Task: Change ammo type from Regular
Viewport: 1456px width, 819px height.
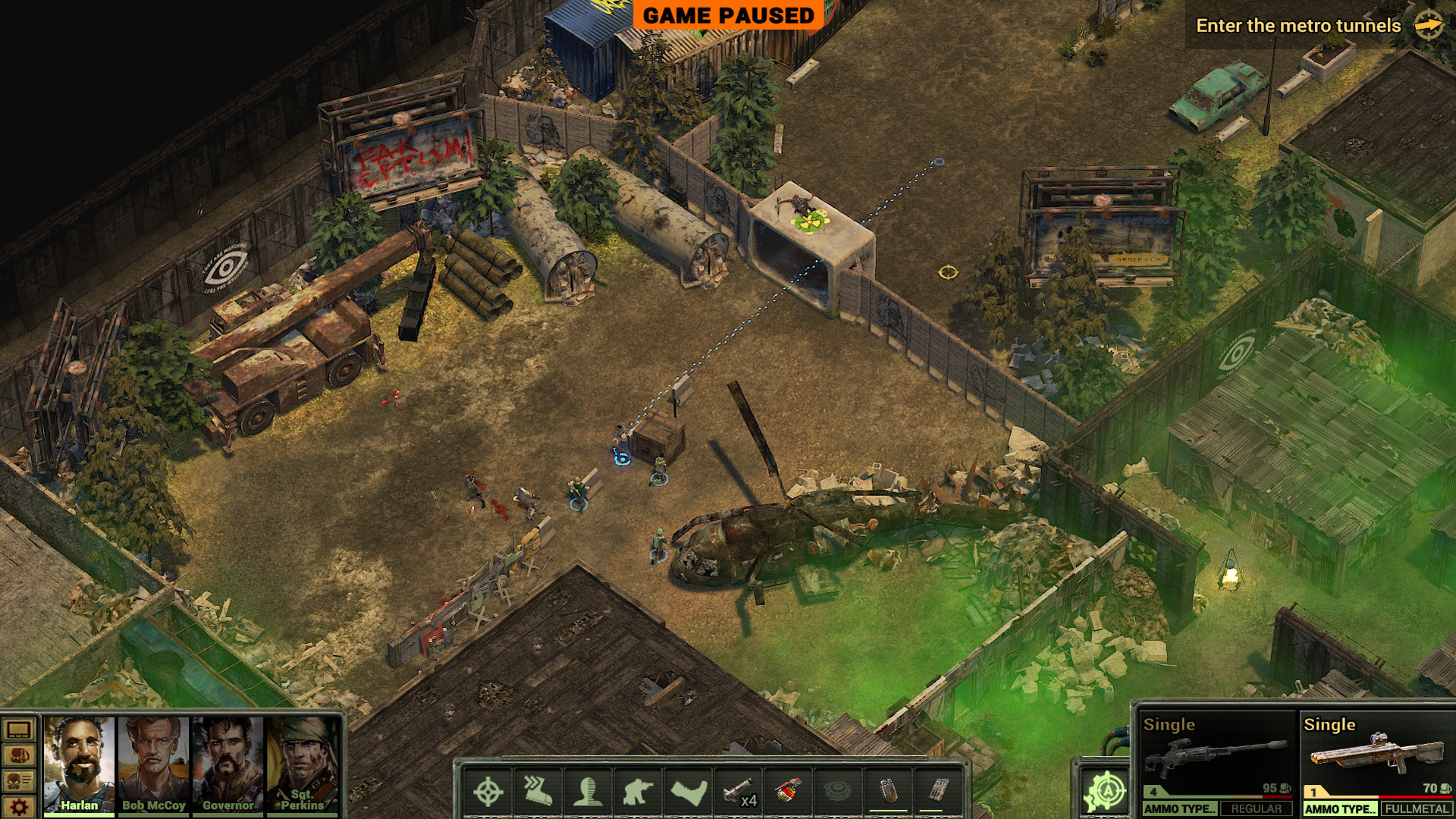Action: [x=1256, y=809]
